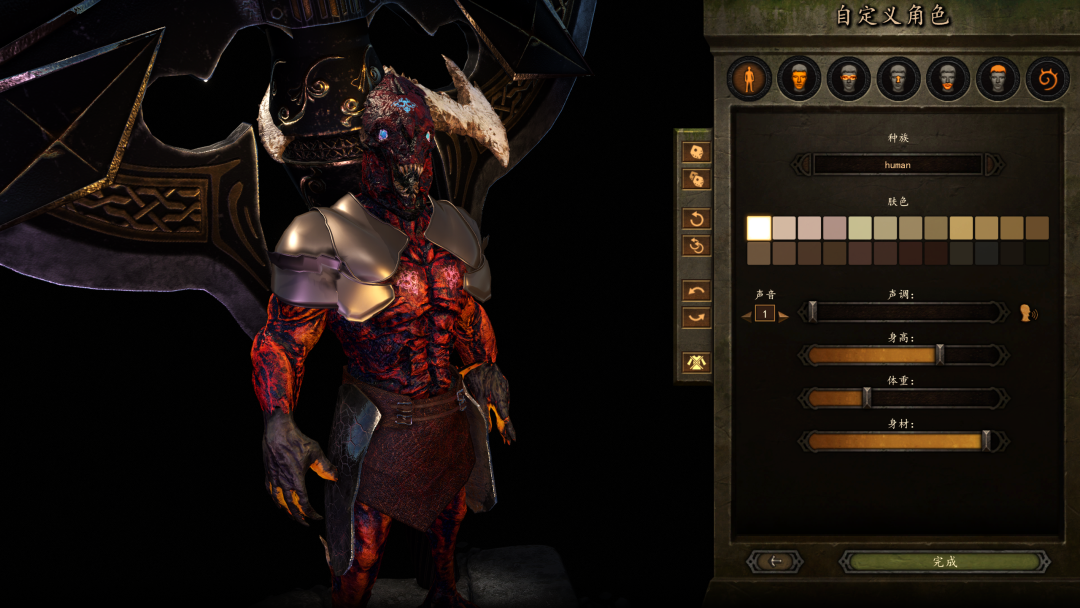The height and width of the screenshot is (608, 1080).
Task: Adjust the 体重 weight slider
Action: pos(866,398)
